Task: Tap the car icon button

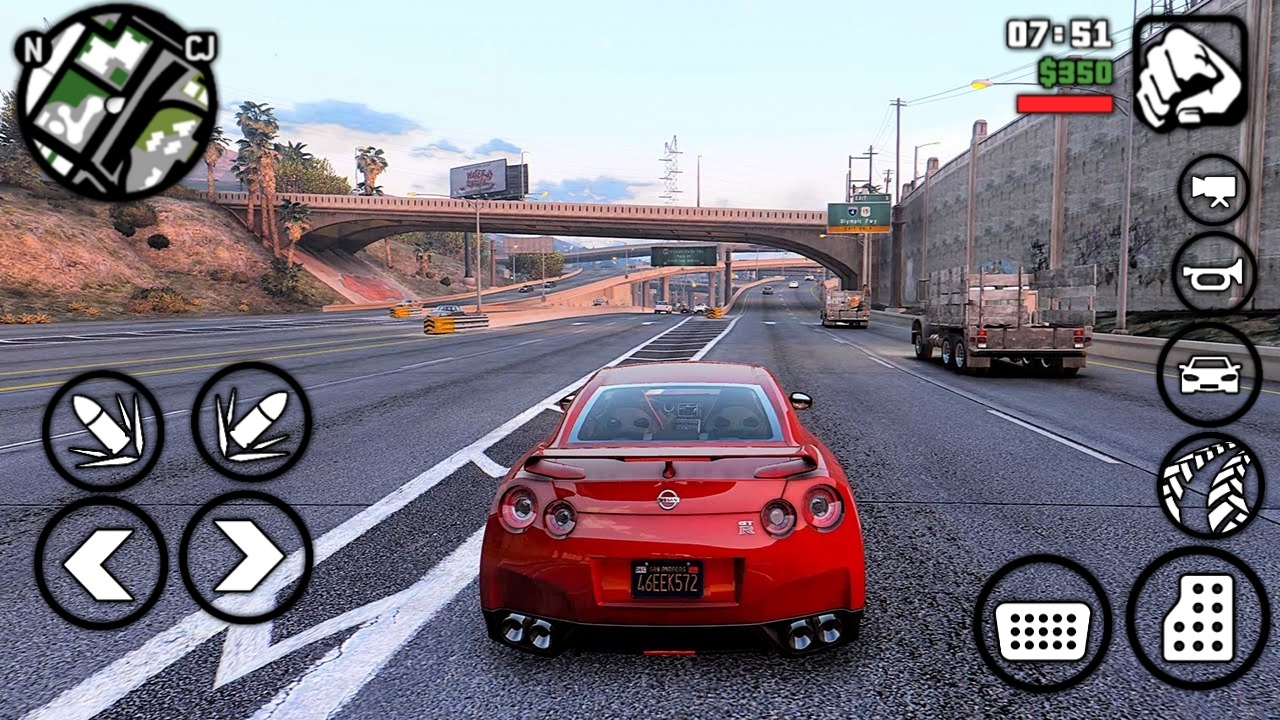Action: pyautogui.click(x=1209, y=374)
